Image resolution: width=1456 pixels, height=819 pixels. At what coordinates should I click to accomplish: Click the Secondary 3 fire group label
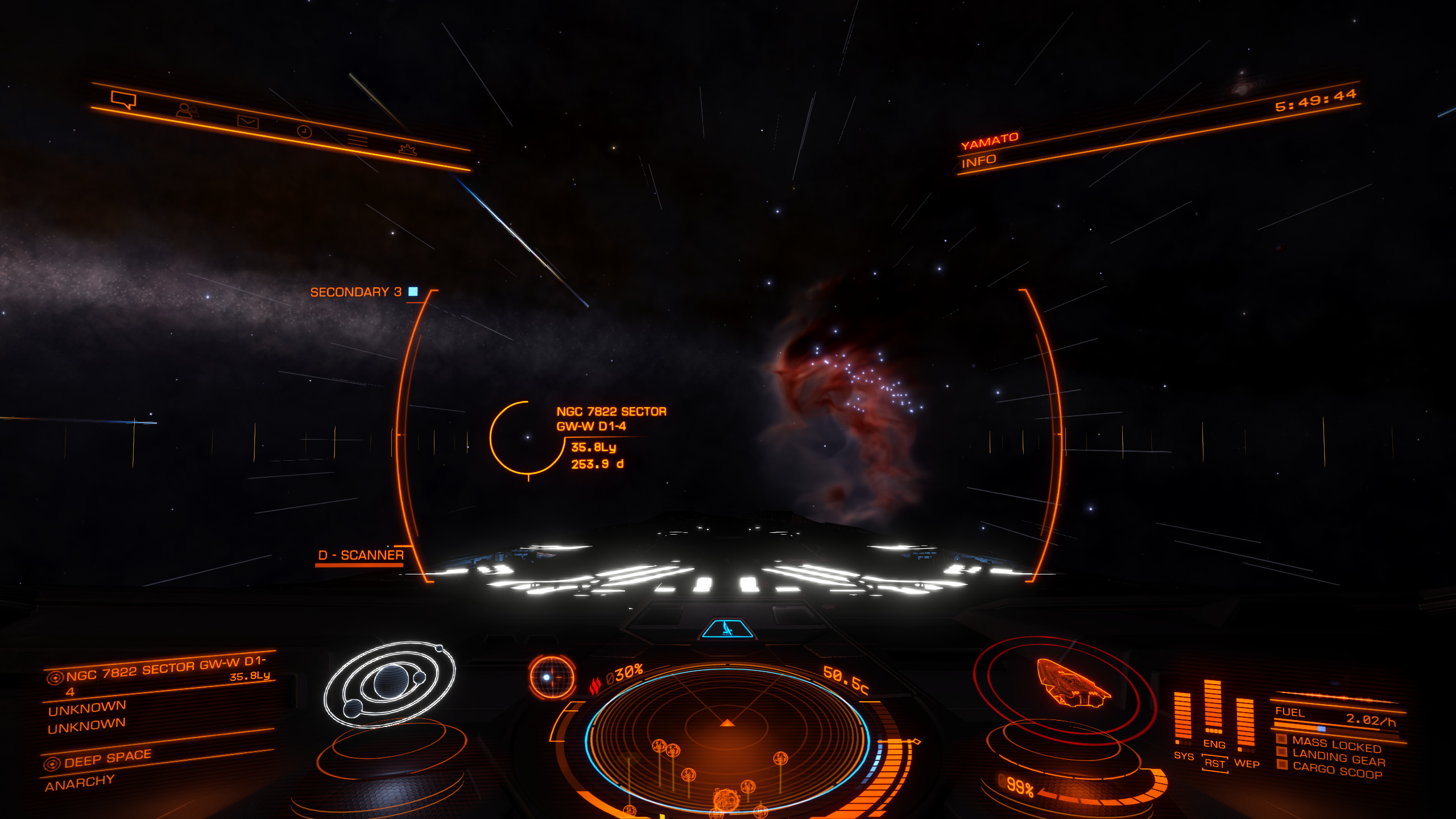tap(356, 292)
